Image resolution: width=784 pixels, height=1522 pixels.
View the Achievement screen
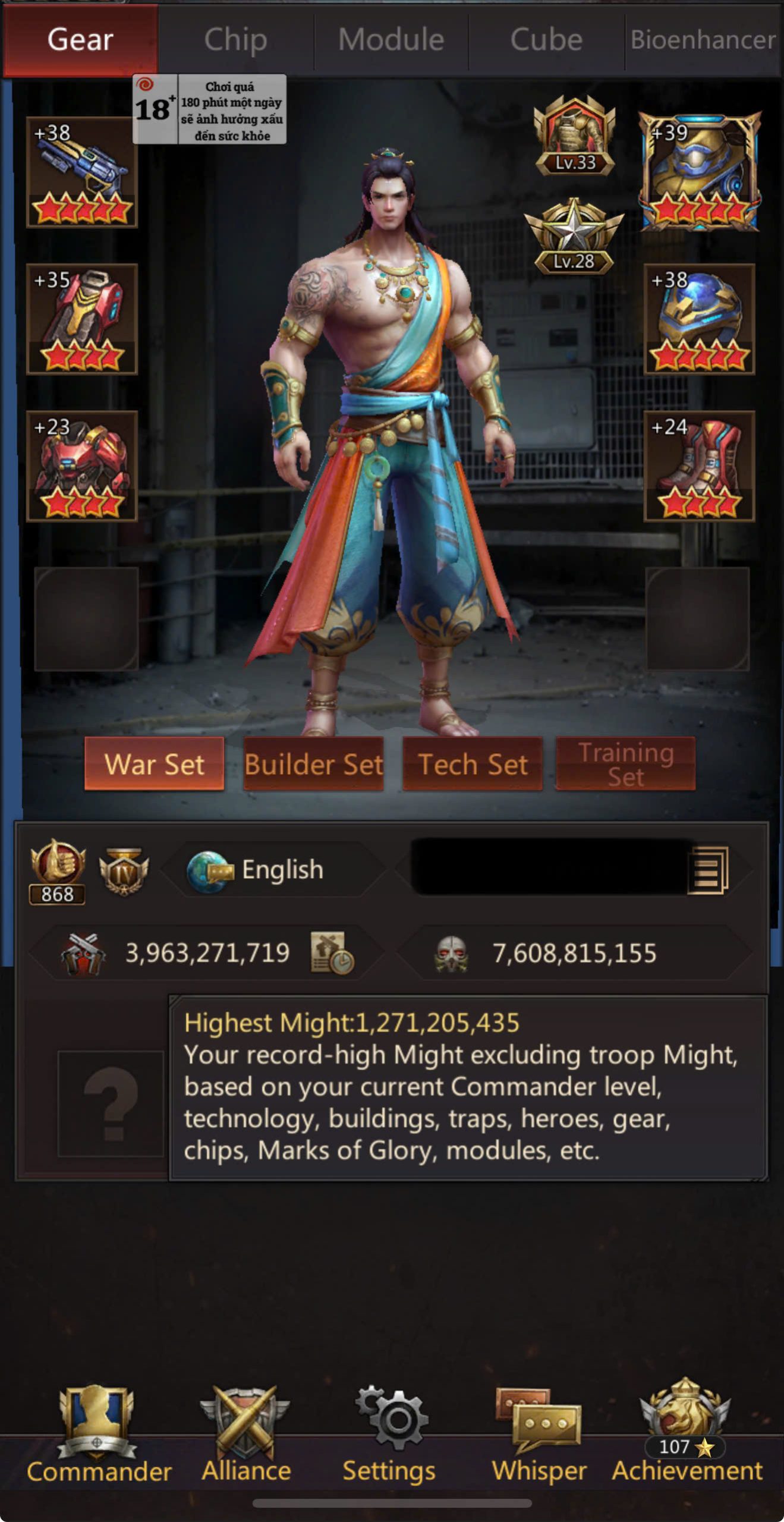click(687, 1433)
